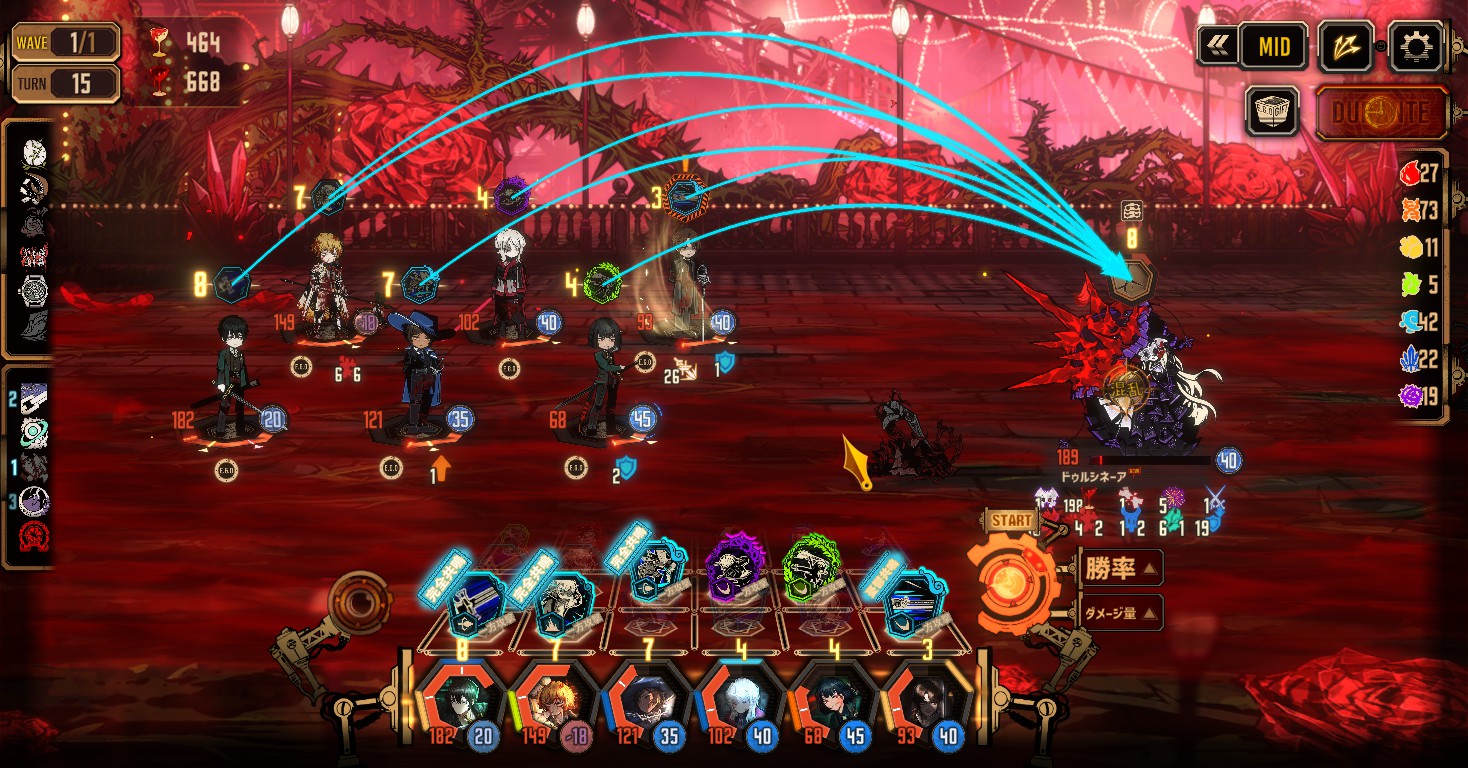Toggle the MID battle speed button
Screen dimensions: 1468x768
(x=1273, y=46)
